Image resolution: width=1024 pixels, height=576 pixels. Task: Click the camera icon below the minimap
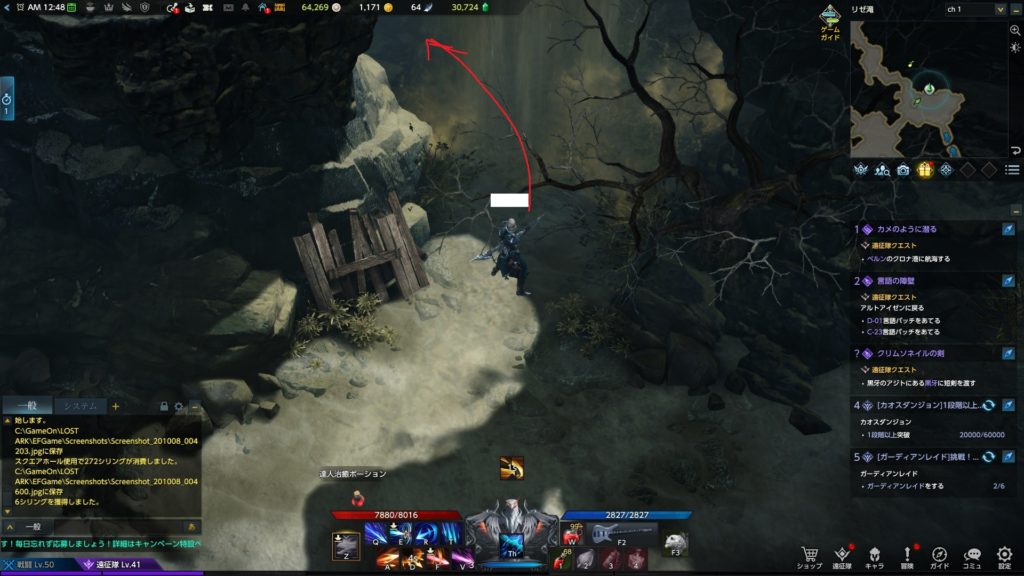point(903,170)
